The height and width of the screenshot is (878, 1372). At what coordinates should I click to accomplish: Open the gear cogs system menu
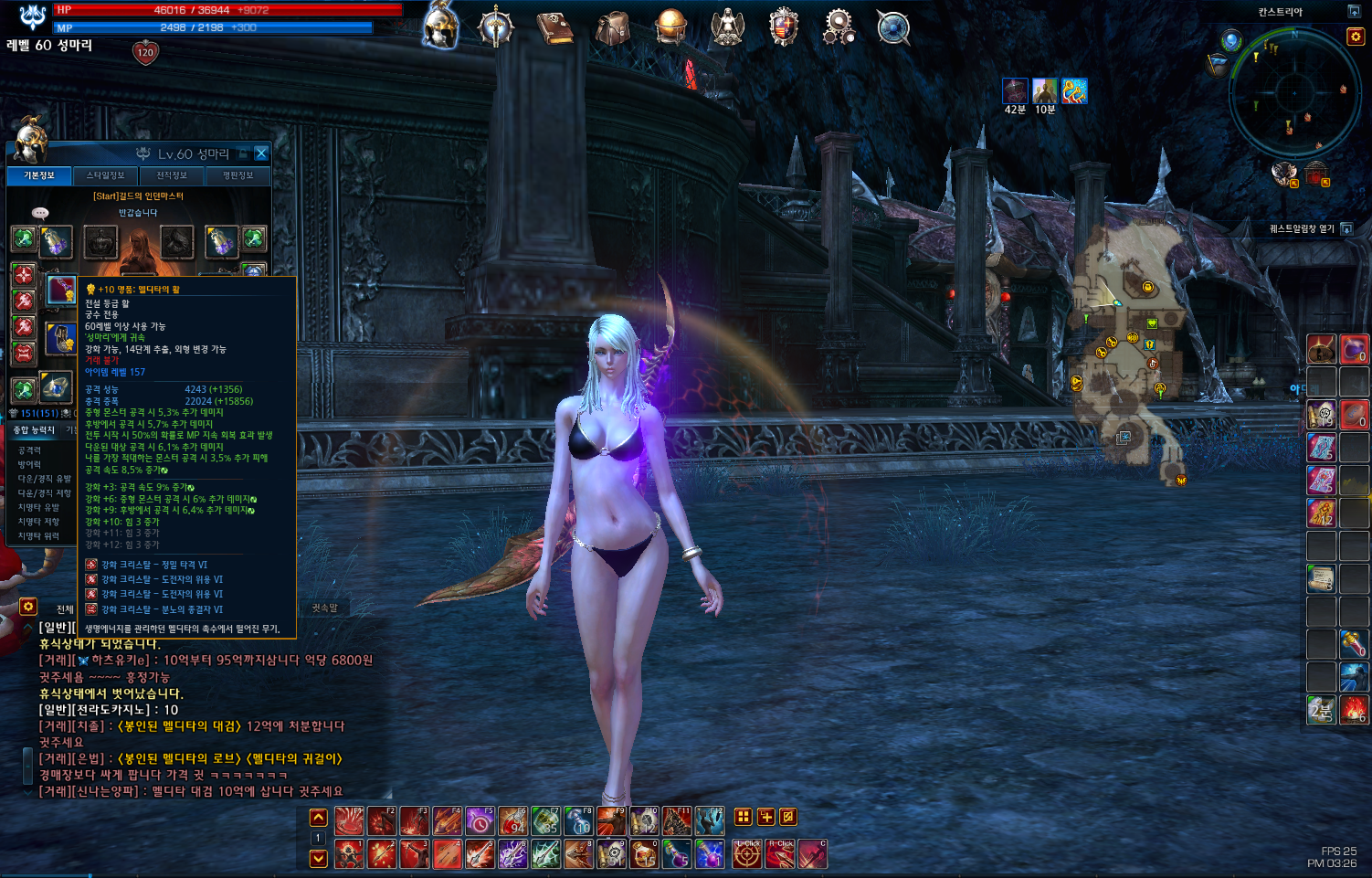point(838,26)
